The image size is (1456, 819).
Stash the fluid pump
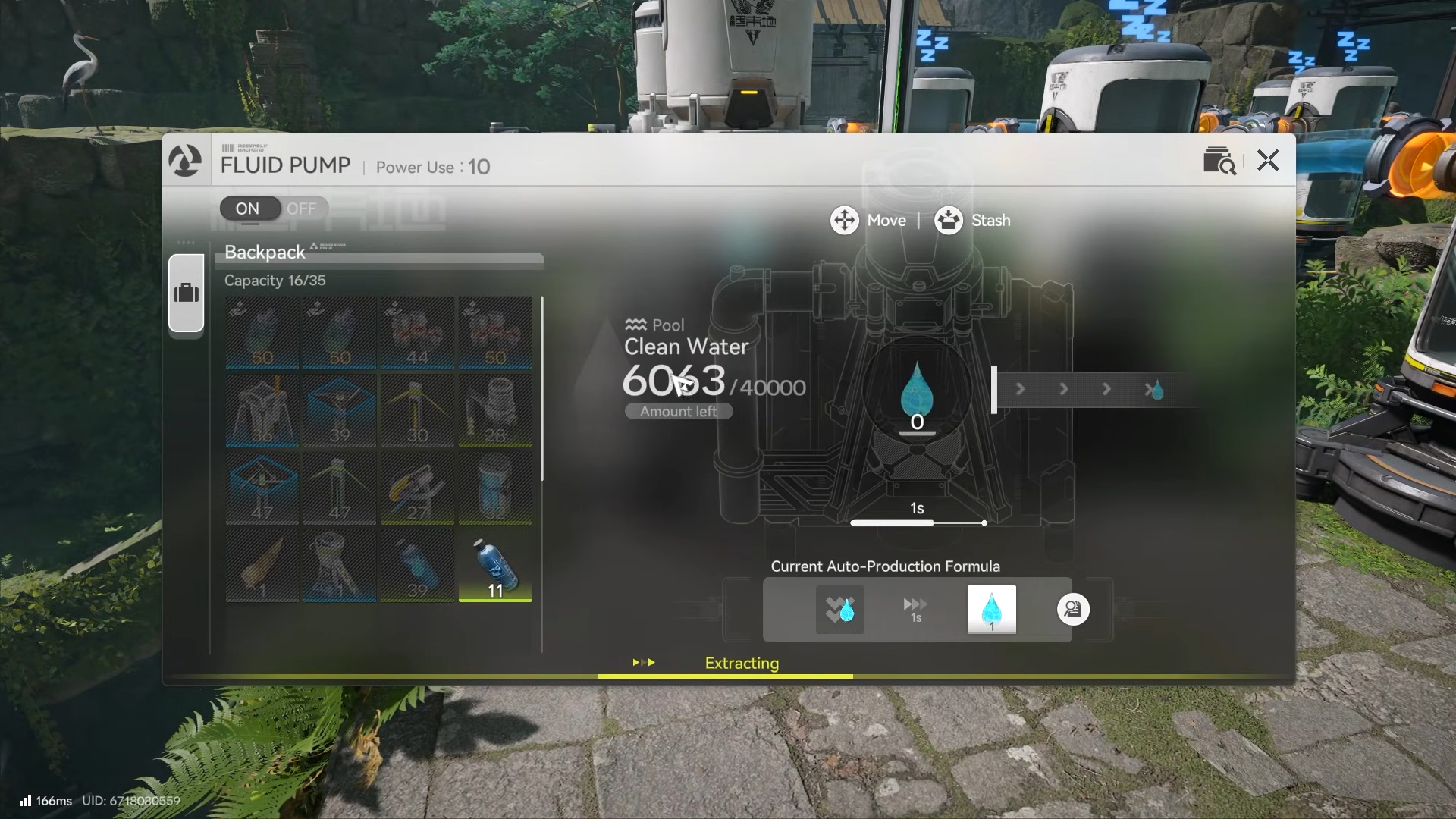click(972, 221)
